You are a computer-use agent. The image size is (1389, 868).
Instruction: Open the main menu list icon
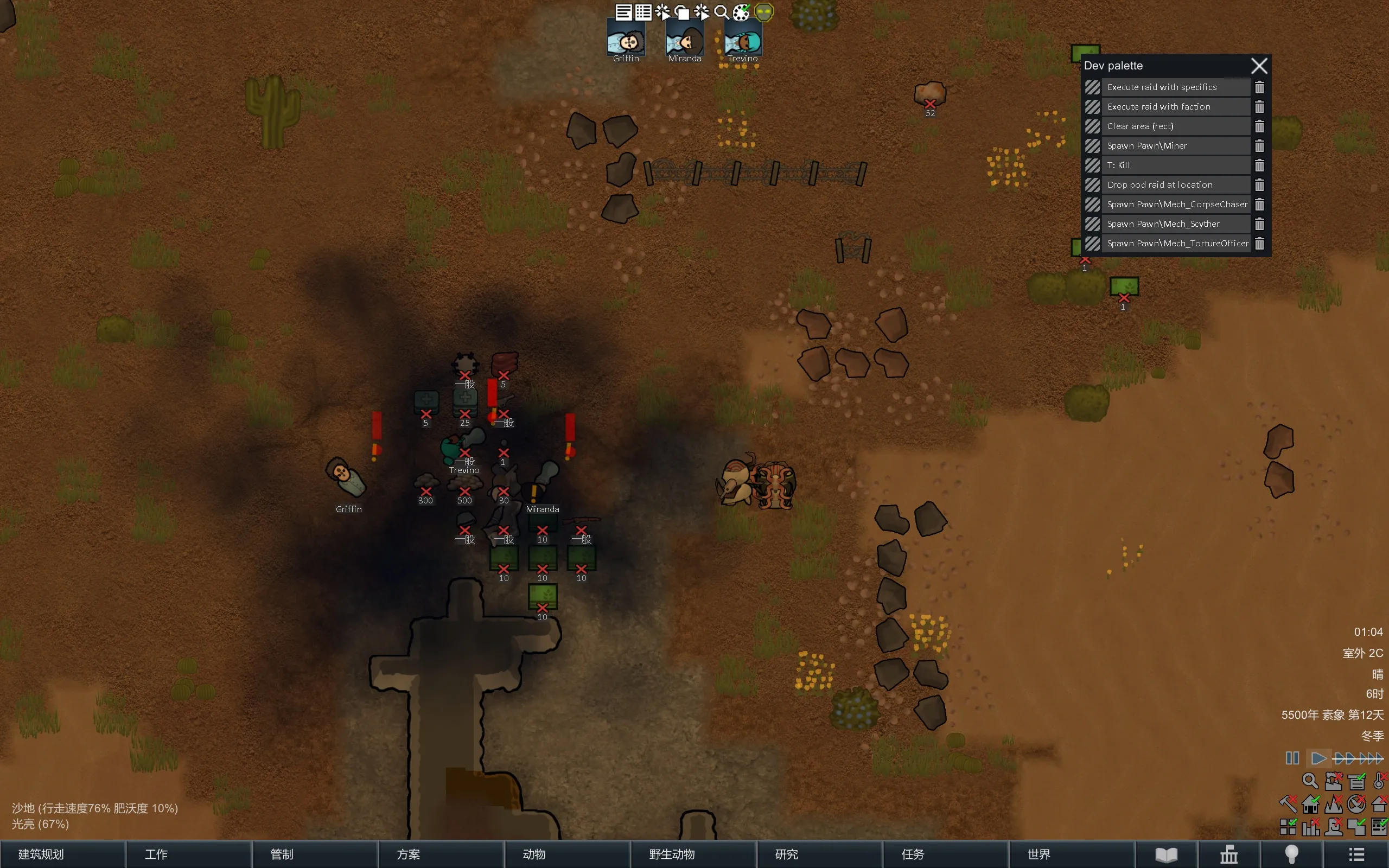point(1356,854)
